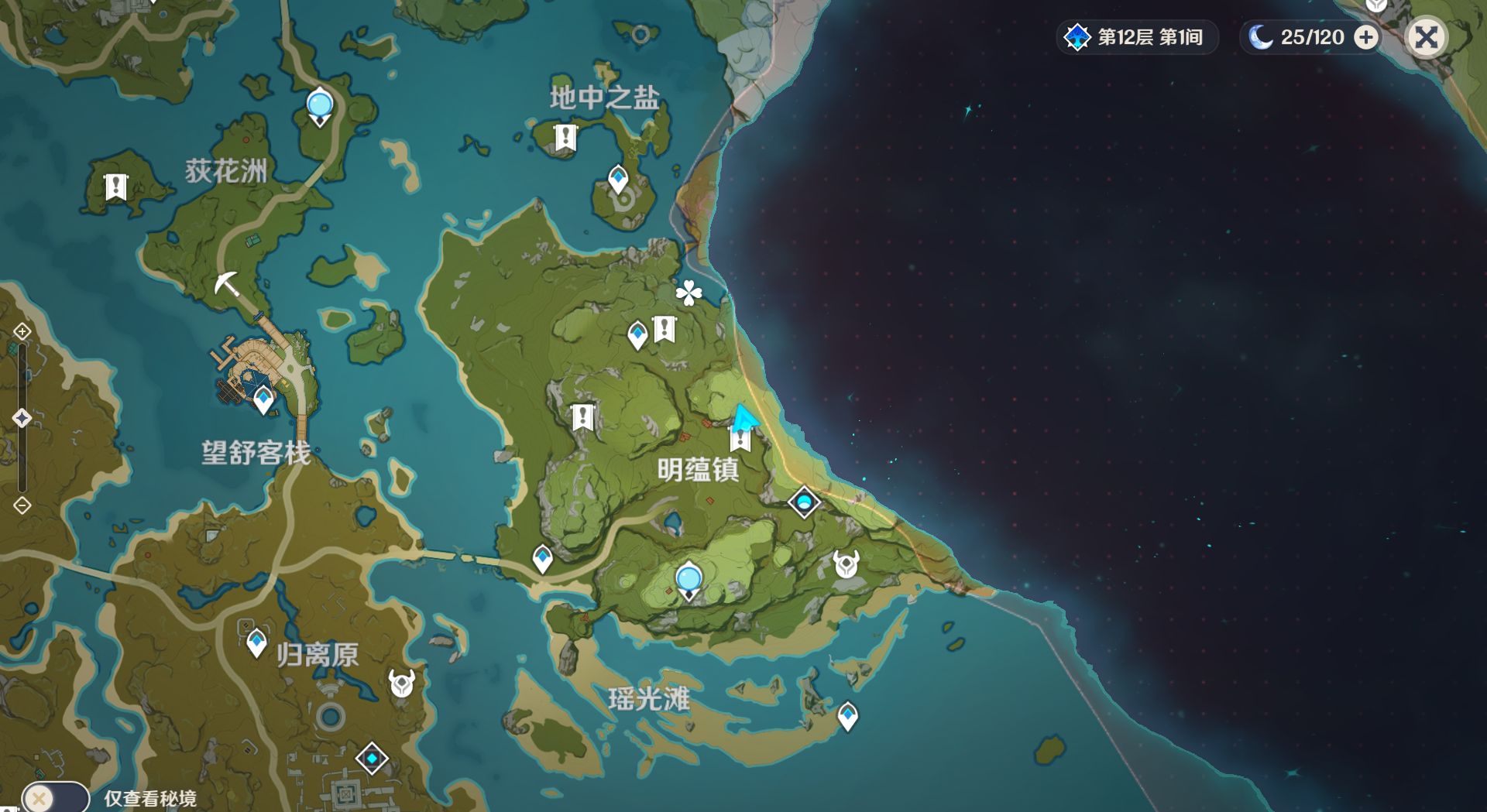Image resolution: width=1487 pixels, height=812 pixels.
Task: Choose the teleport waypoint at 望舒客栈
Action: point(263,399)
